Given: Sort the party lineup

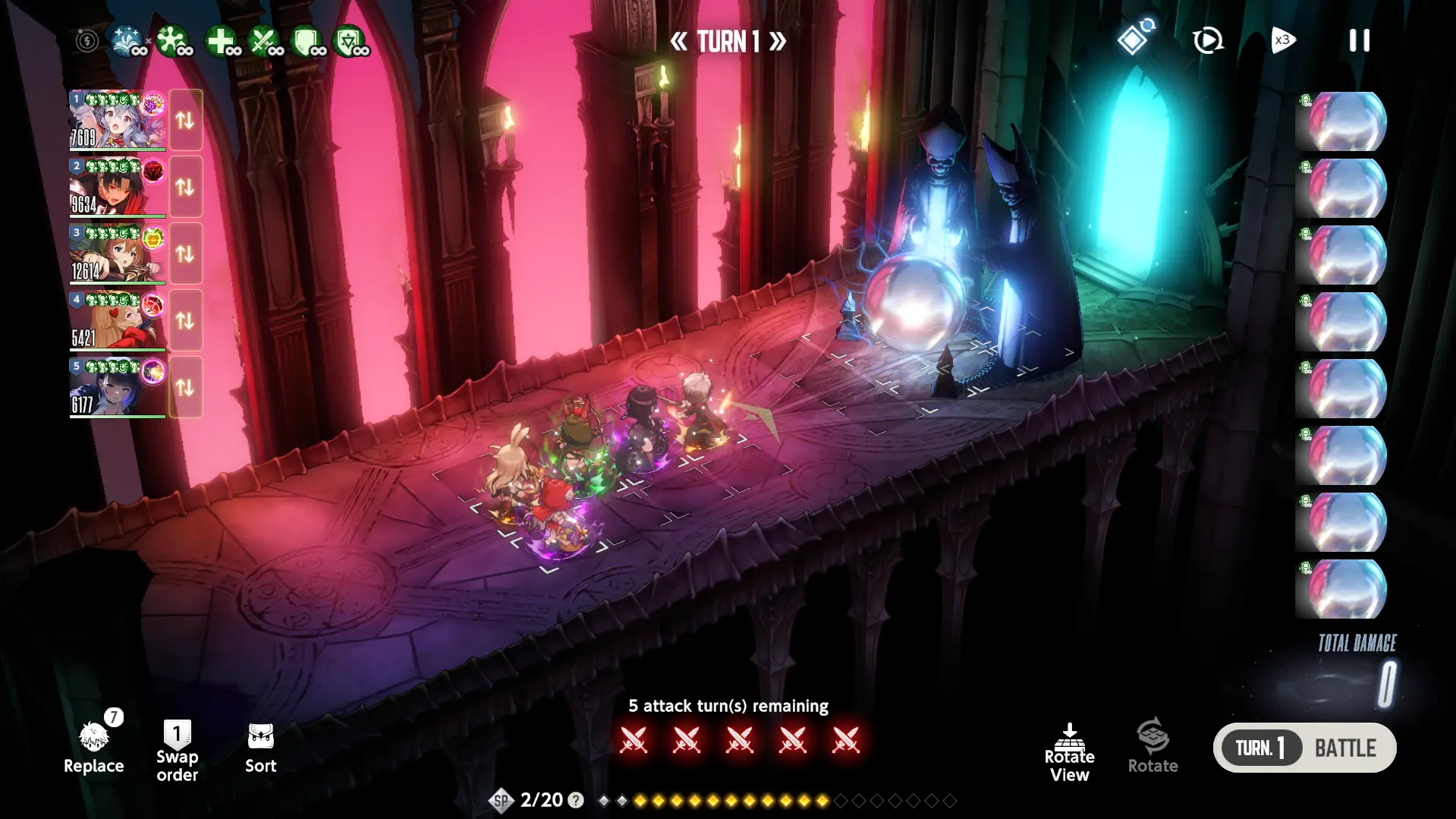Looking at the screenshot, I should click(x=260, y=748).
